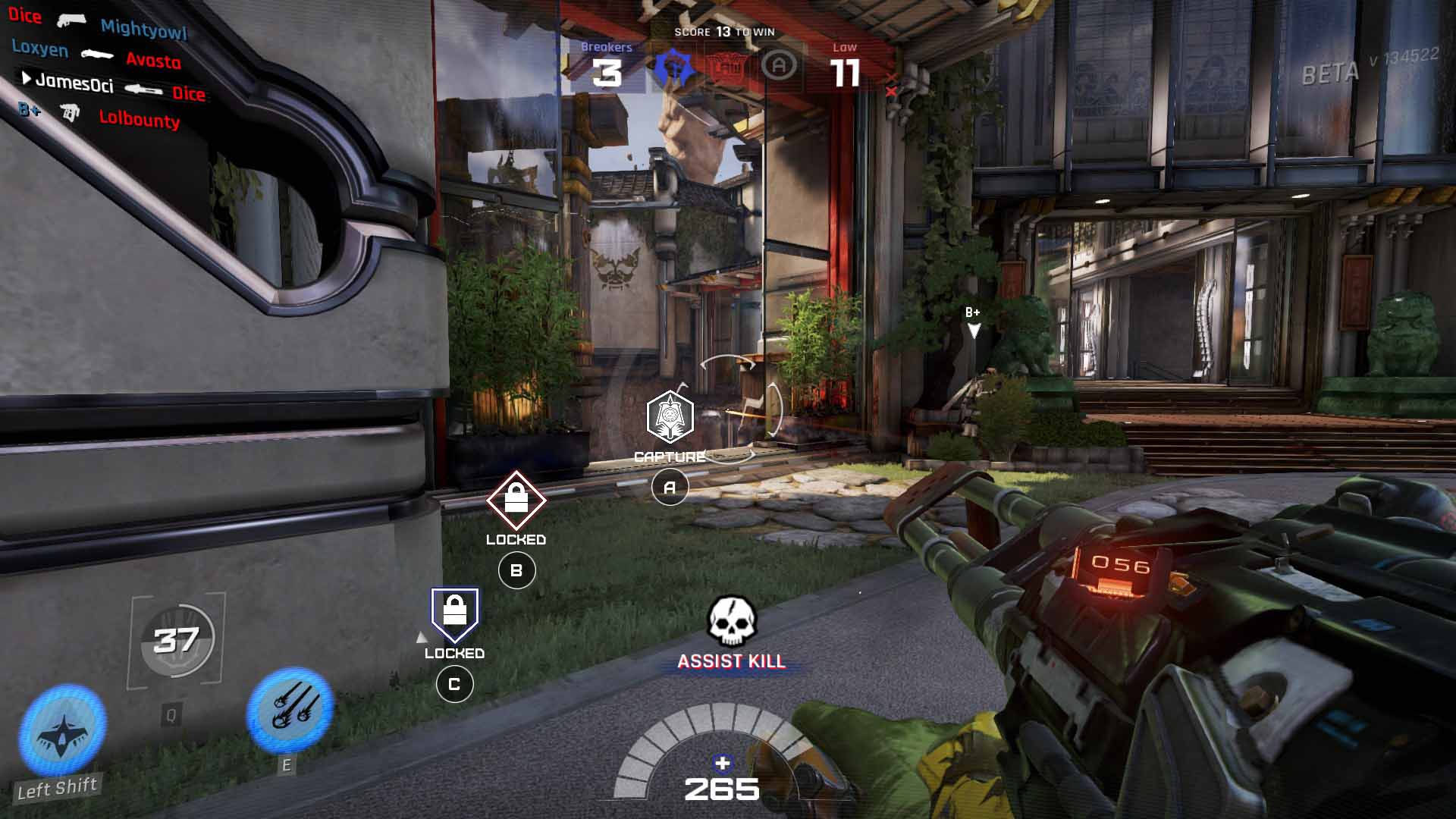1456x819 pixels.
Task: Select the circled A indicator in score bar
Action: [779, 67]
